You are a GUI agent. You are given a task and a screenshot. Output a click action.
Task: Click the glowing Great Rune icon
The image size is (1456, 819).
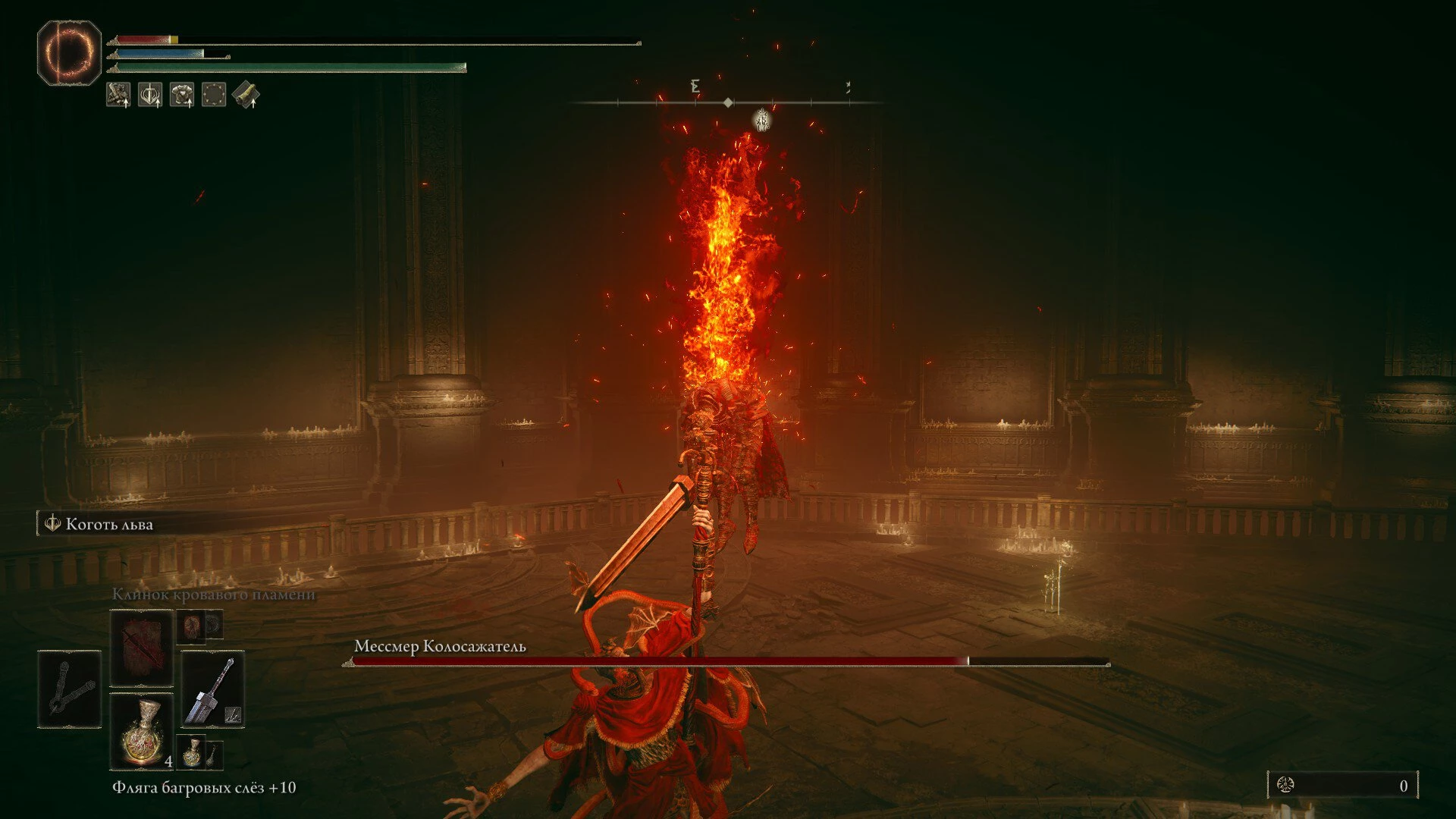[69, 52]
